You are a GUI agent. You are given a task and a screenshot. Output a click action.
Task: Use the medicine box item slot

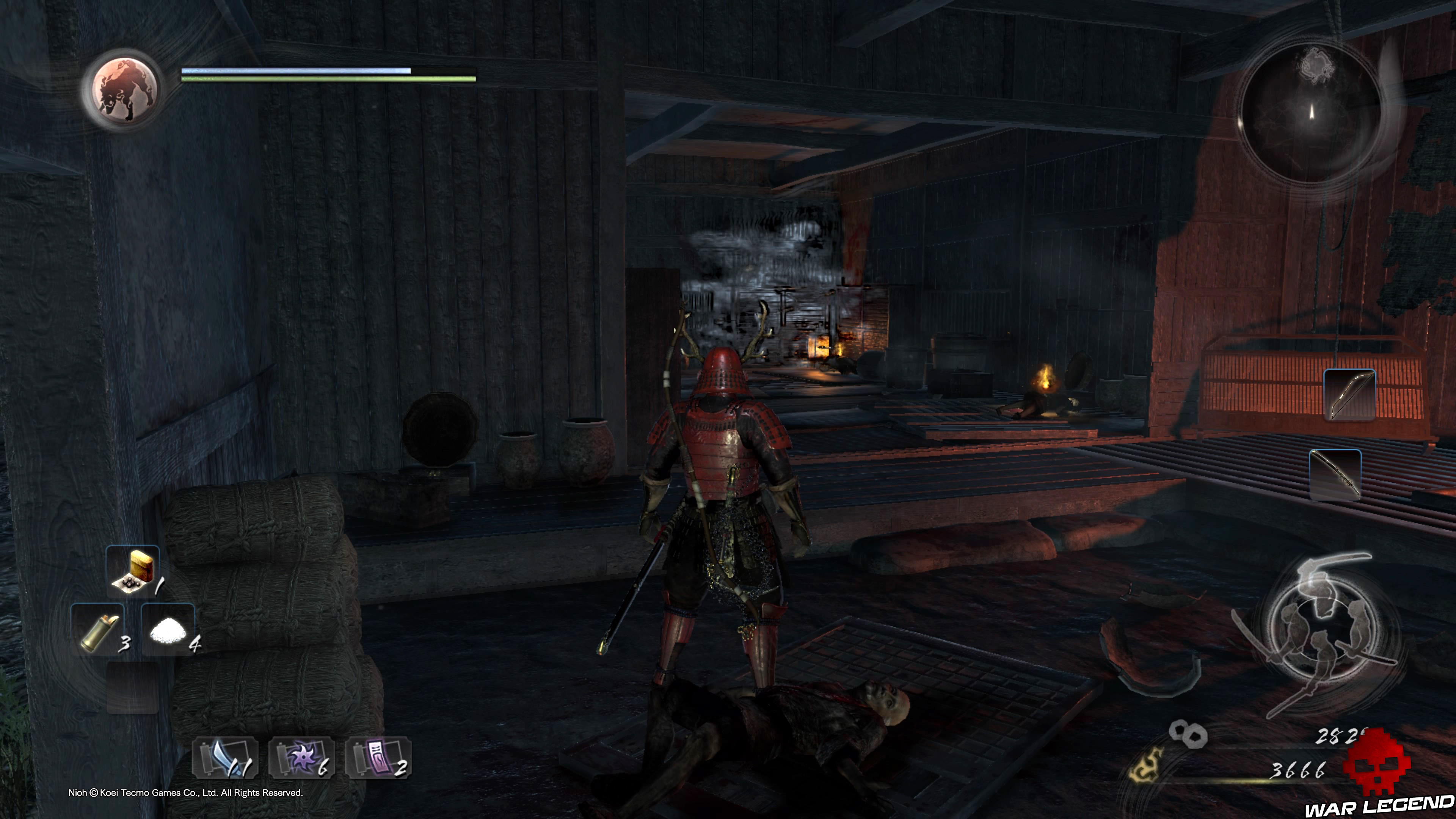coord(133,571)
